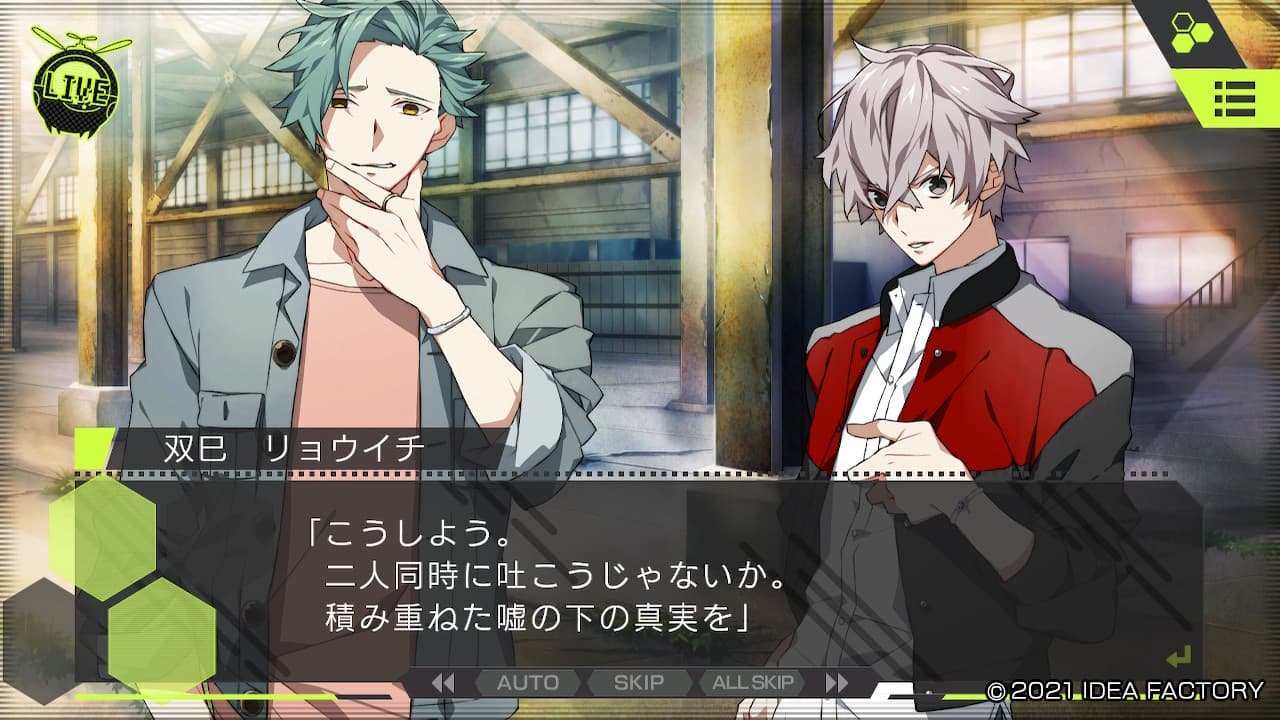1280x720 pixels.
Task: Advance dialogue with the green return arrow
Action: pyautogui.click(x=1179, y=657)
